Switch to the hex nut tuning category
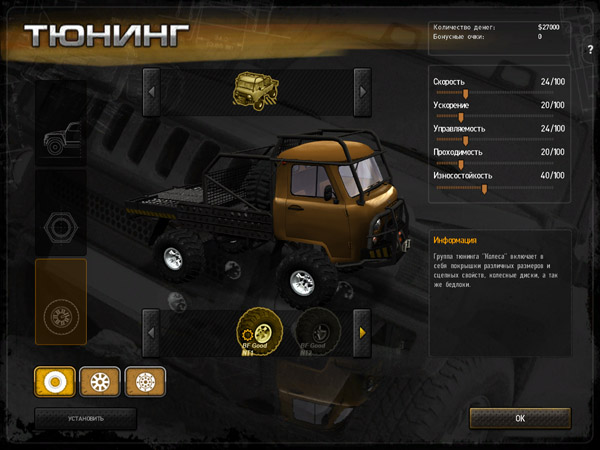The image size is (600, 450). click(61, 226)
